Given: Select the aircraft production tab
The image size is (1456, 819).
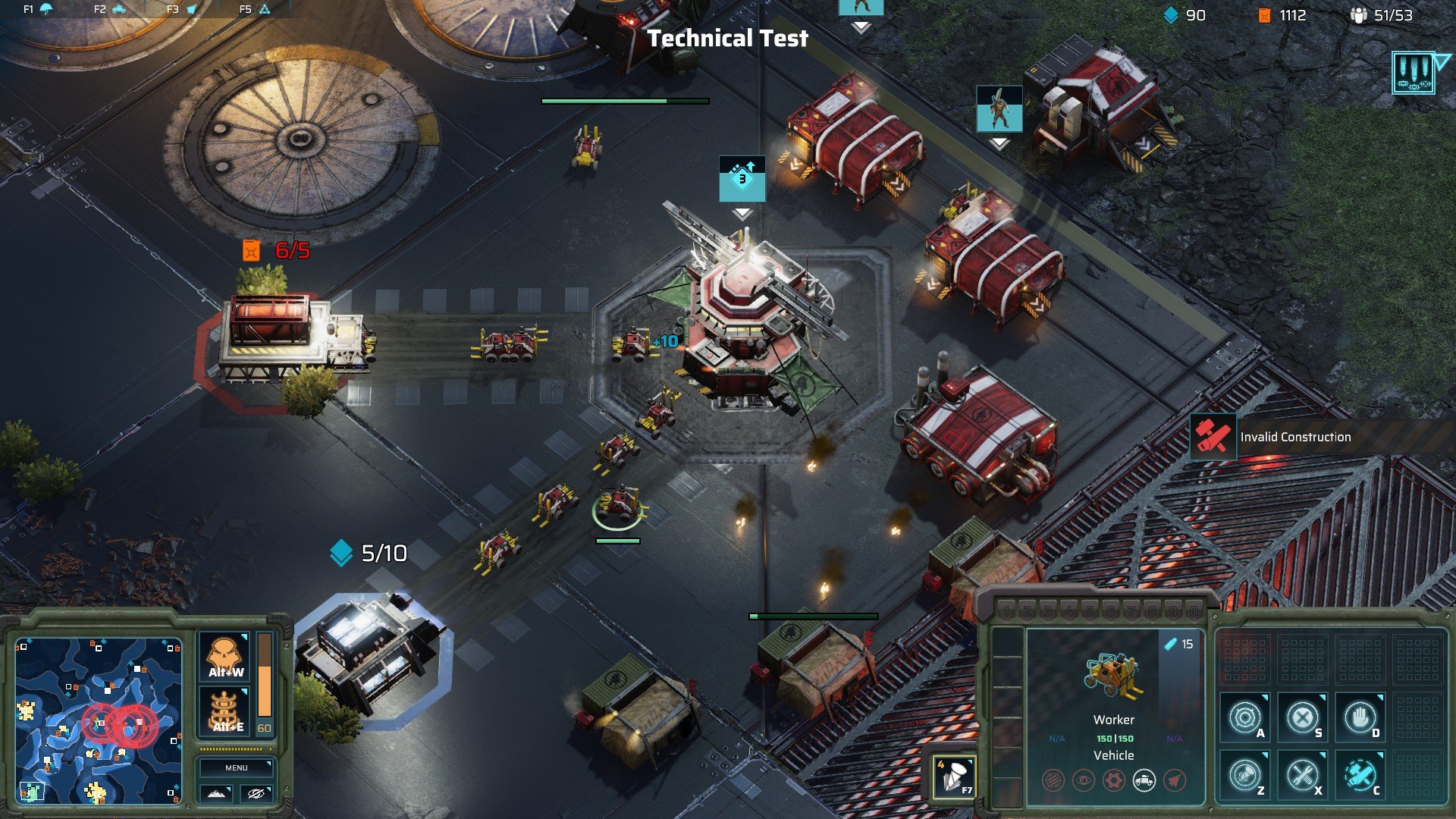Looking at the screenshot, I should pos(182,9).
